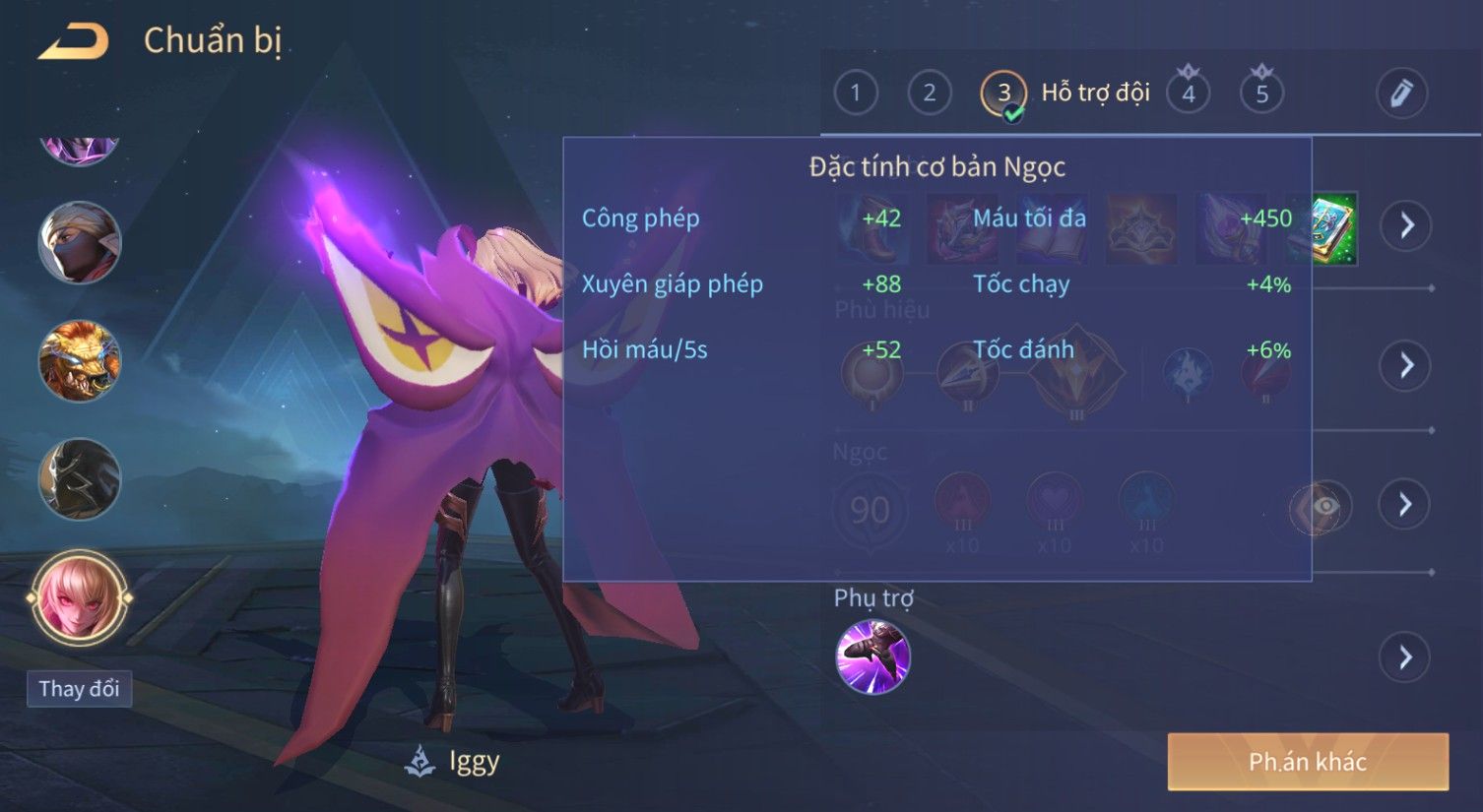Viewport: 1483px width, 812px height.
Task: Choose loadout preset 5
Action: click(x=1261, y=94)
